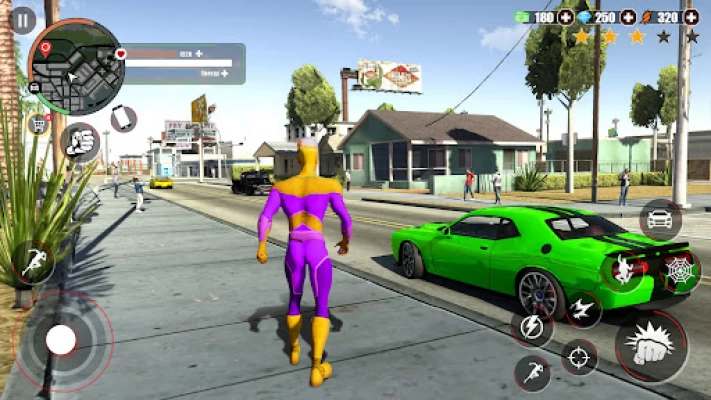The image size is (711, 400).
Task: Add more orange feather currency
Action: pos(691,17)
